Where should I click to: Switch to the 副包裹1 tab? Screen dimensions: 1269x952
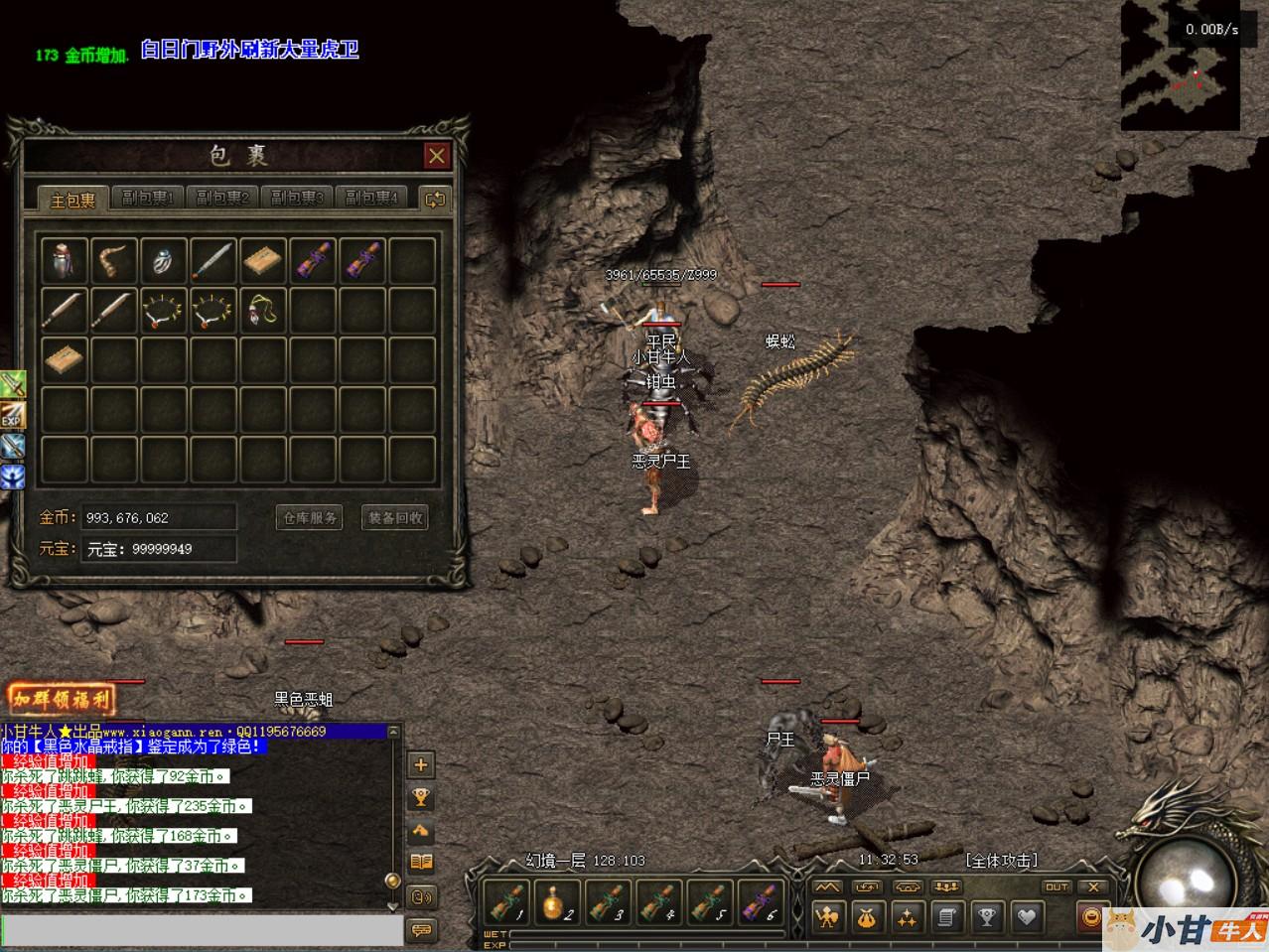tap(148, 199)
